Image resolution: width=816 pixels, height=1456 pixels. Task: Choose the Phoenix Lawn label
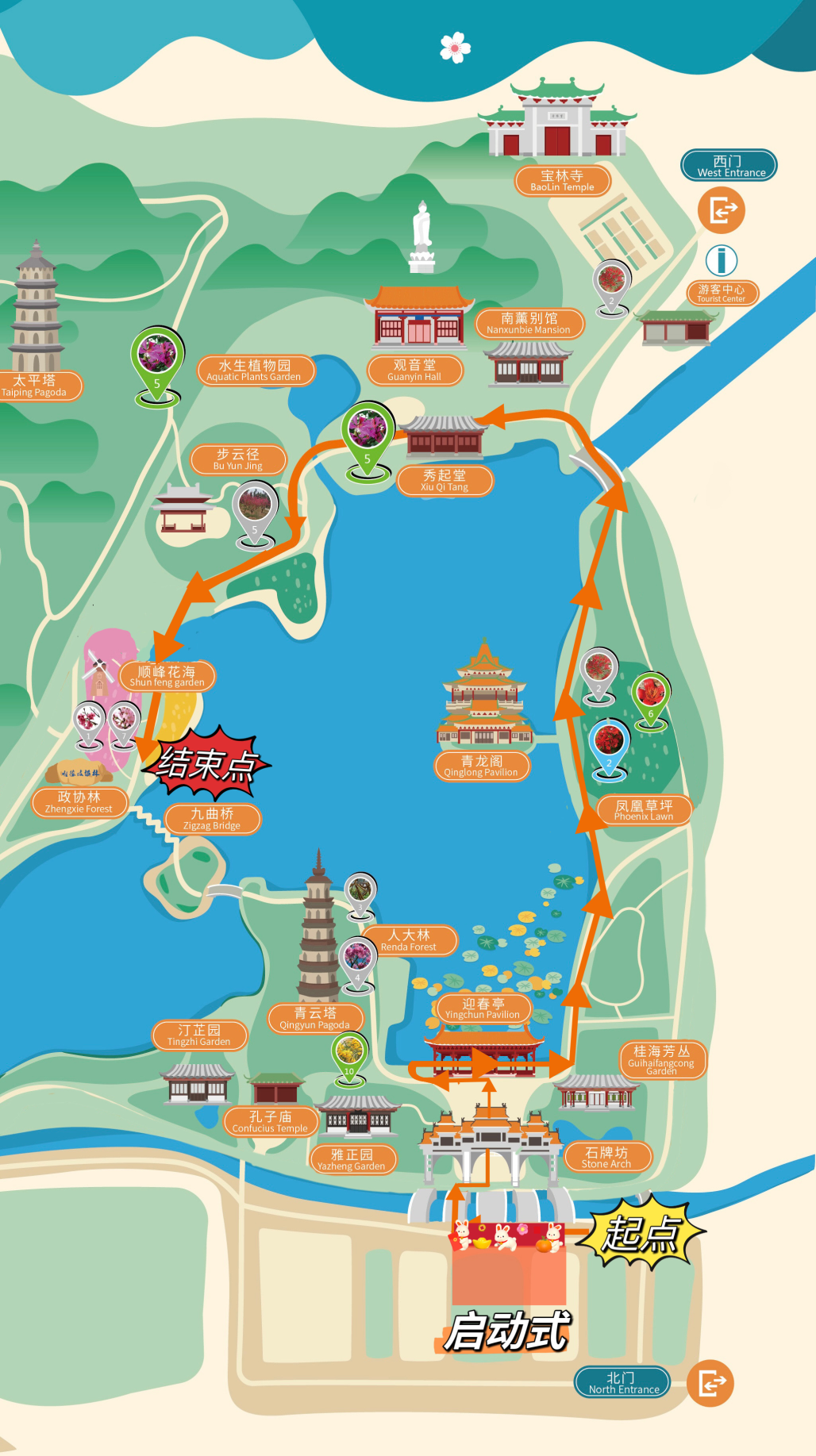(644, 810)
